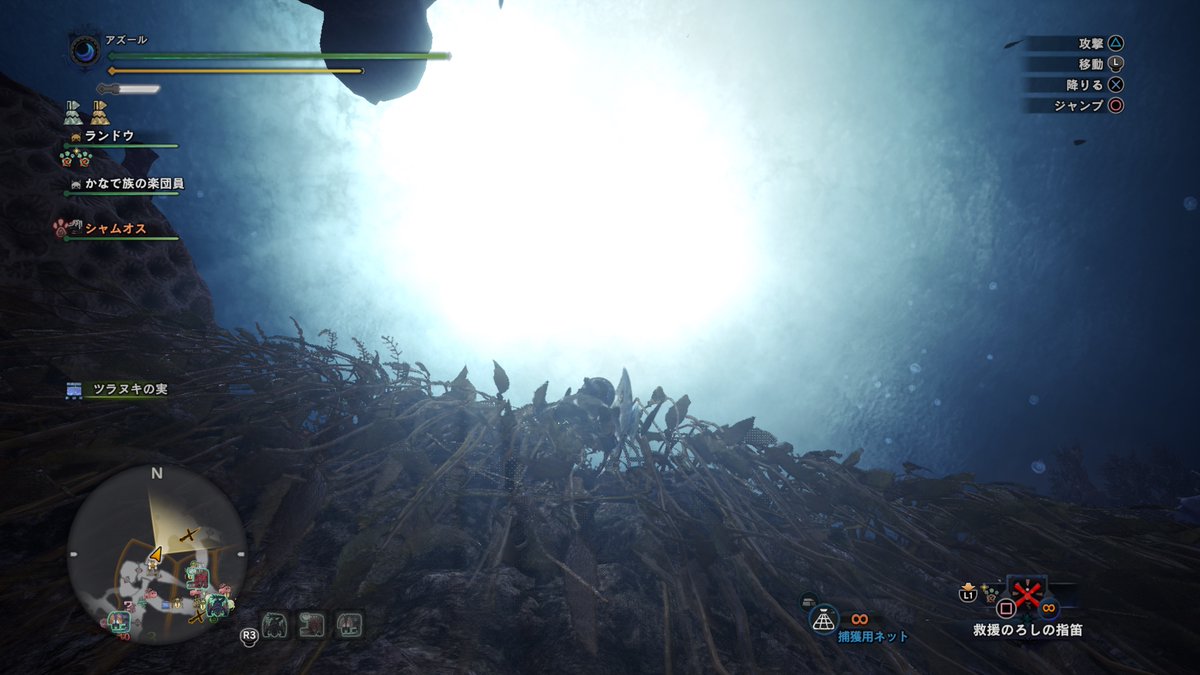The width and height of the screenshot is (1200, 675).
Task: Select party member ランドウ
Action: click(109, 135)
